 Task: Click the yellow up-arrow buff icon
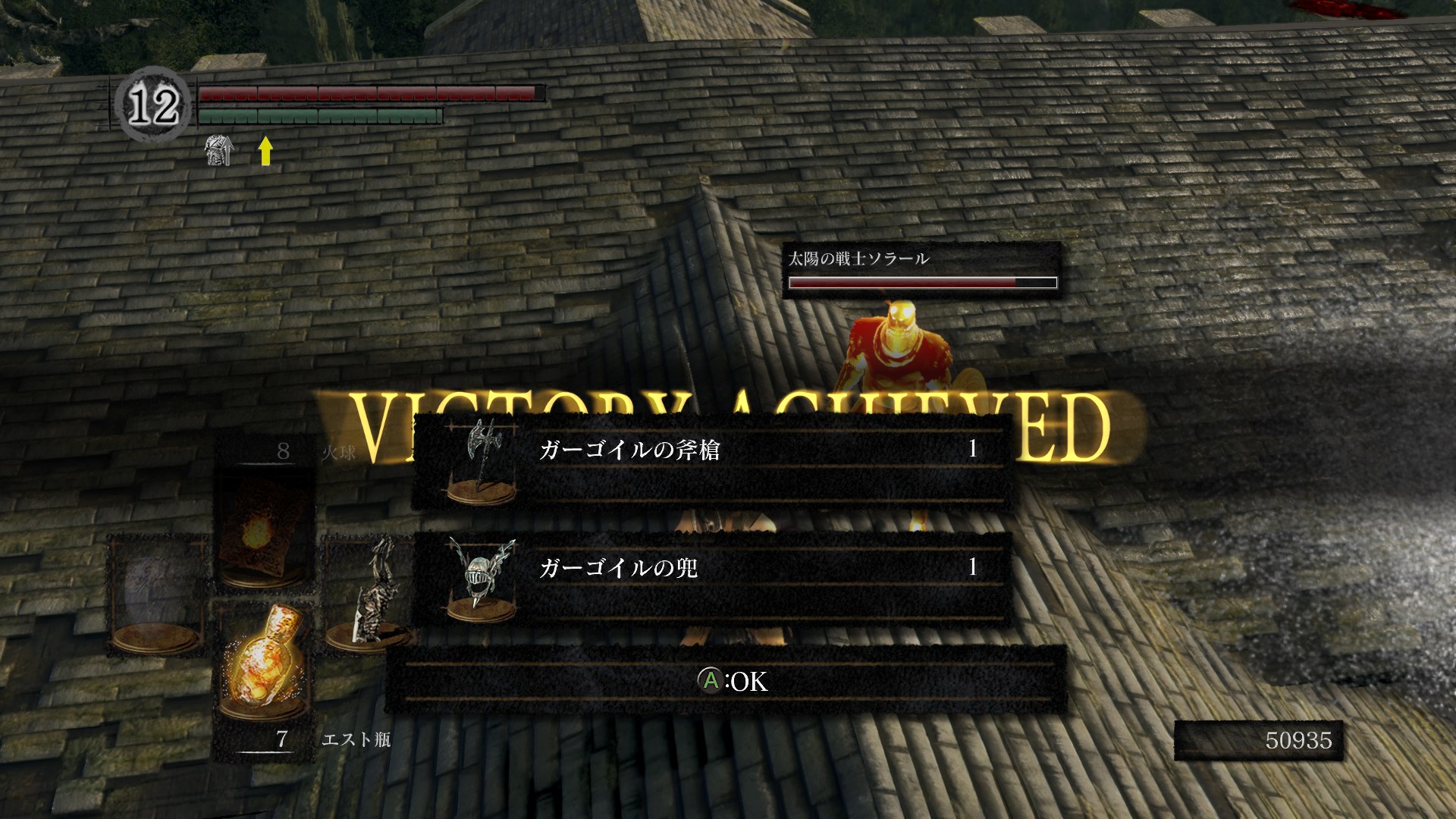(265, 150)
